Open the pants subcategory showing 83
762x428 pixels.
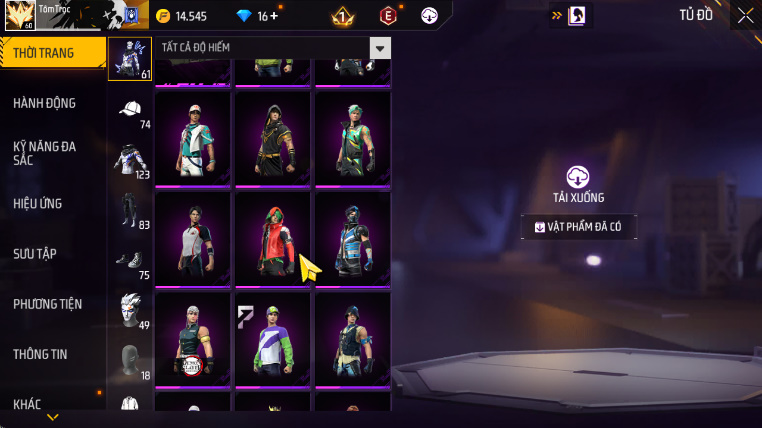pyautogui.click(x=130, y=210)
